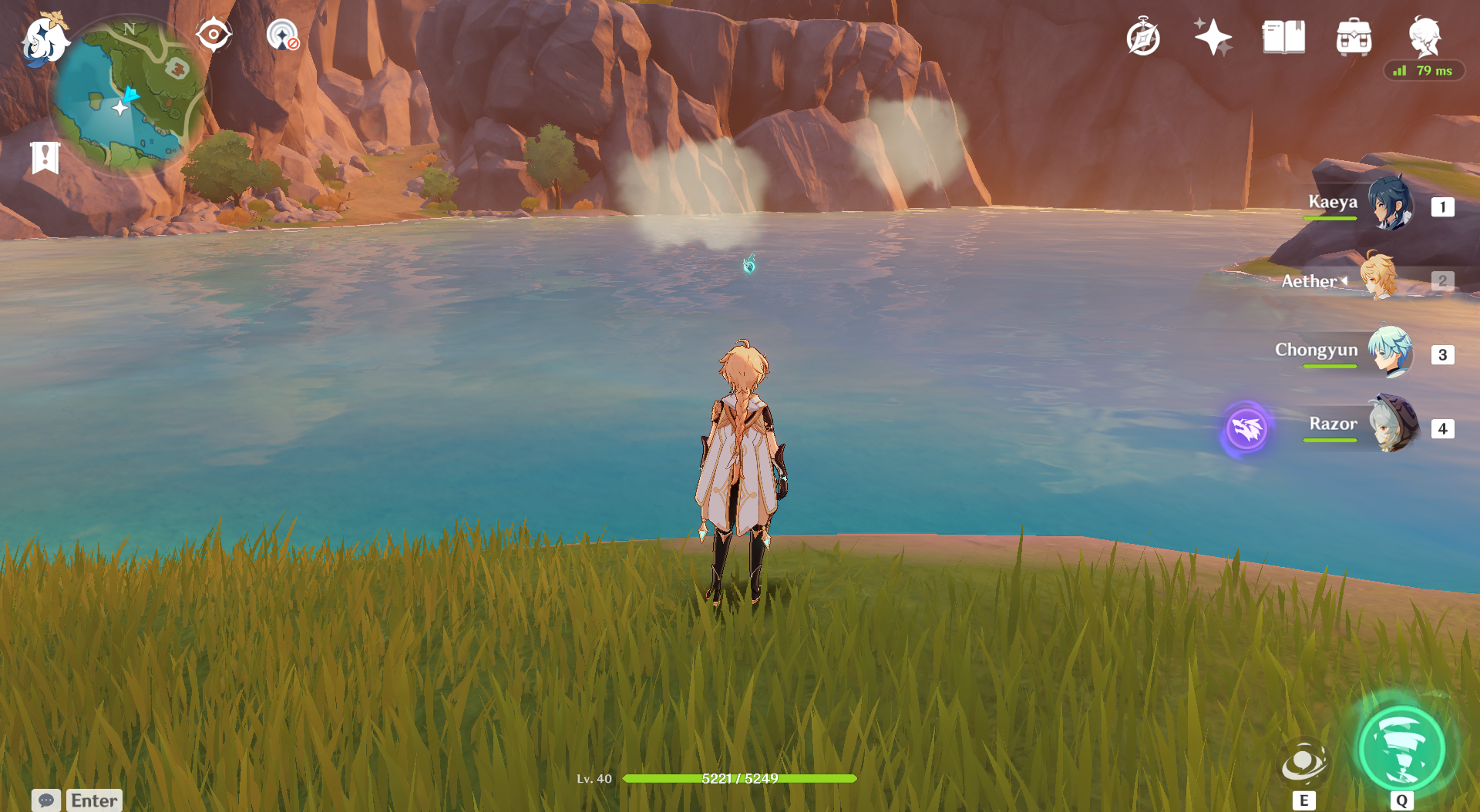Unleash the Anemo Elemental Burst
This screenshot has height=812, width=1480.
1401,750
